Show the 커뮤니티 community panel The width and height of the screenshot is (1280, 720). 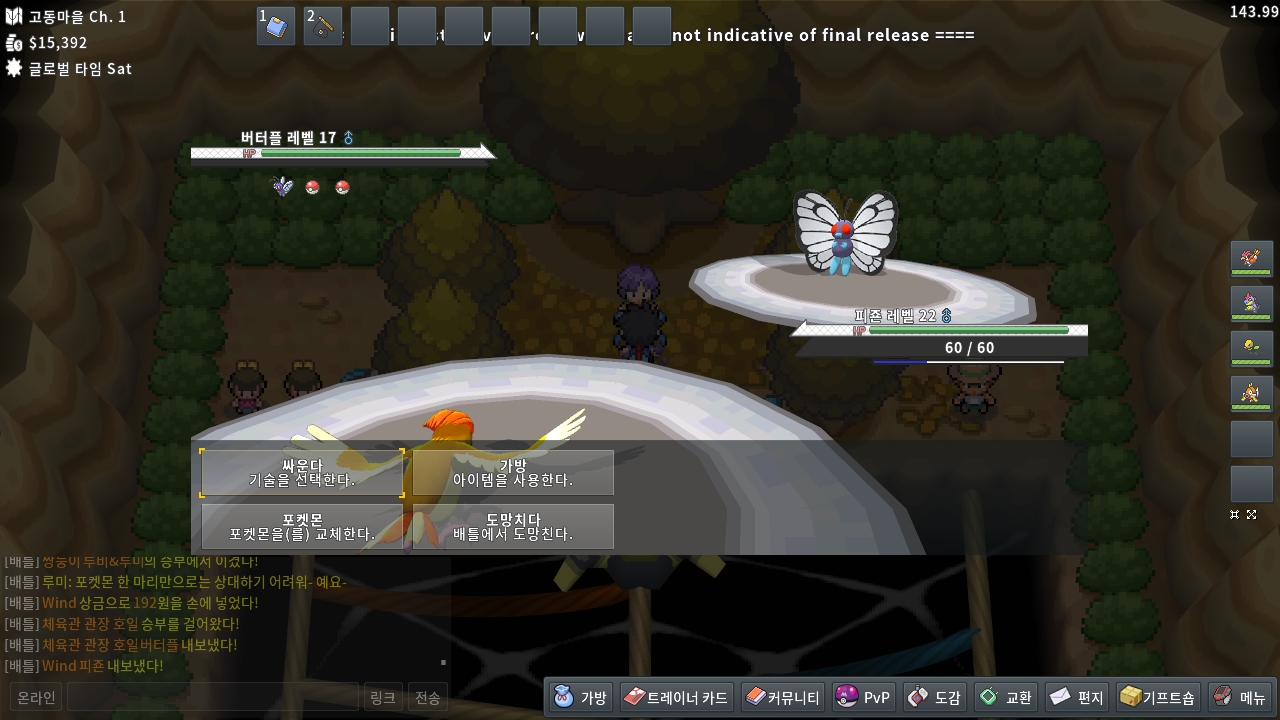coord(783,697)
